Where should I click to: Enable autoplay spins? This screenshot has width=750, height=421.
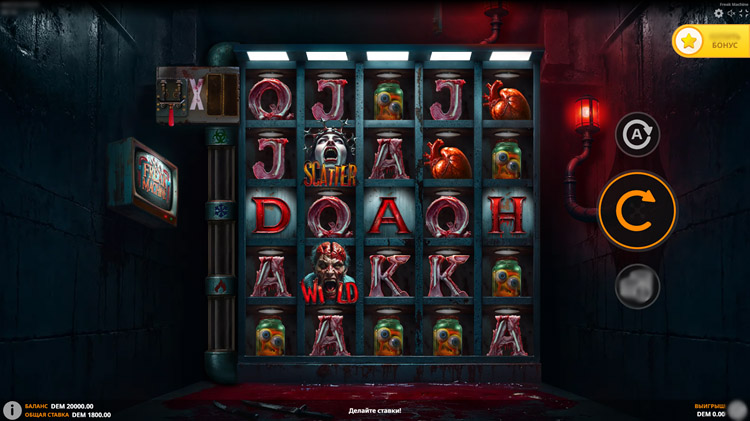coord(637,134)
